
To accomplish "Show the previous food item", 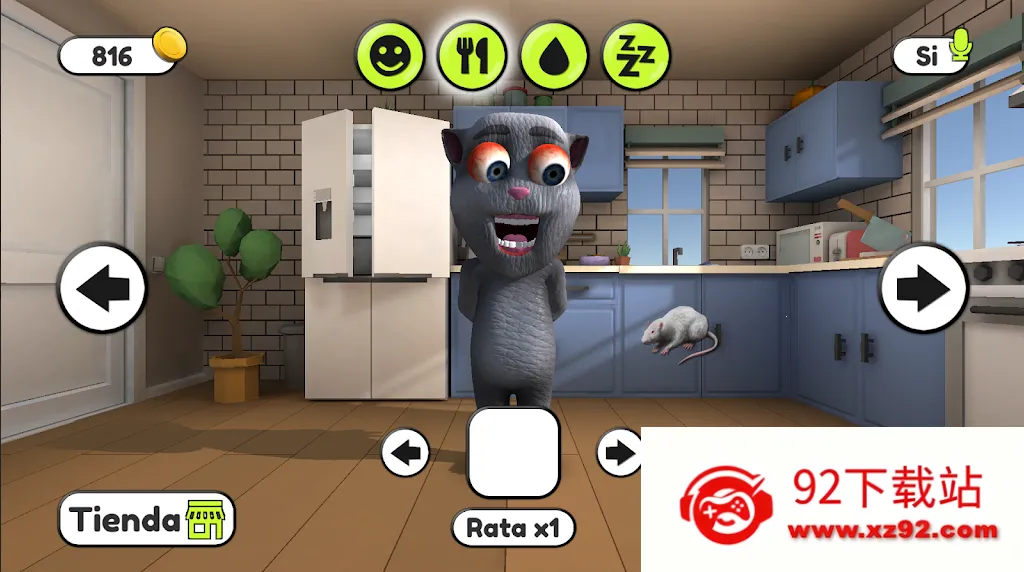I will click(x=406, y=454).
